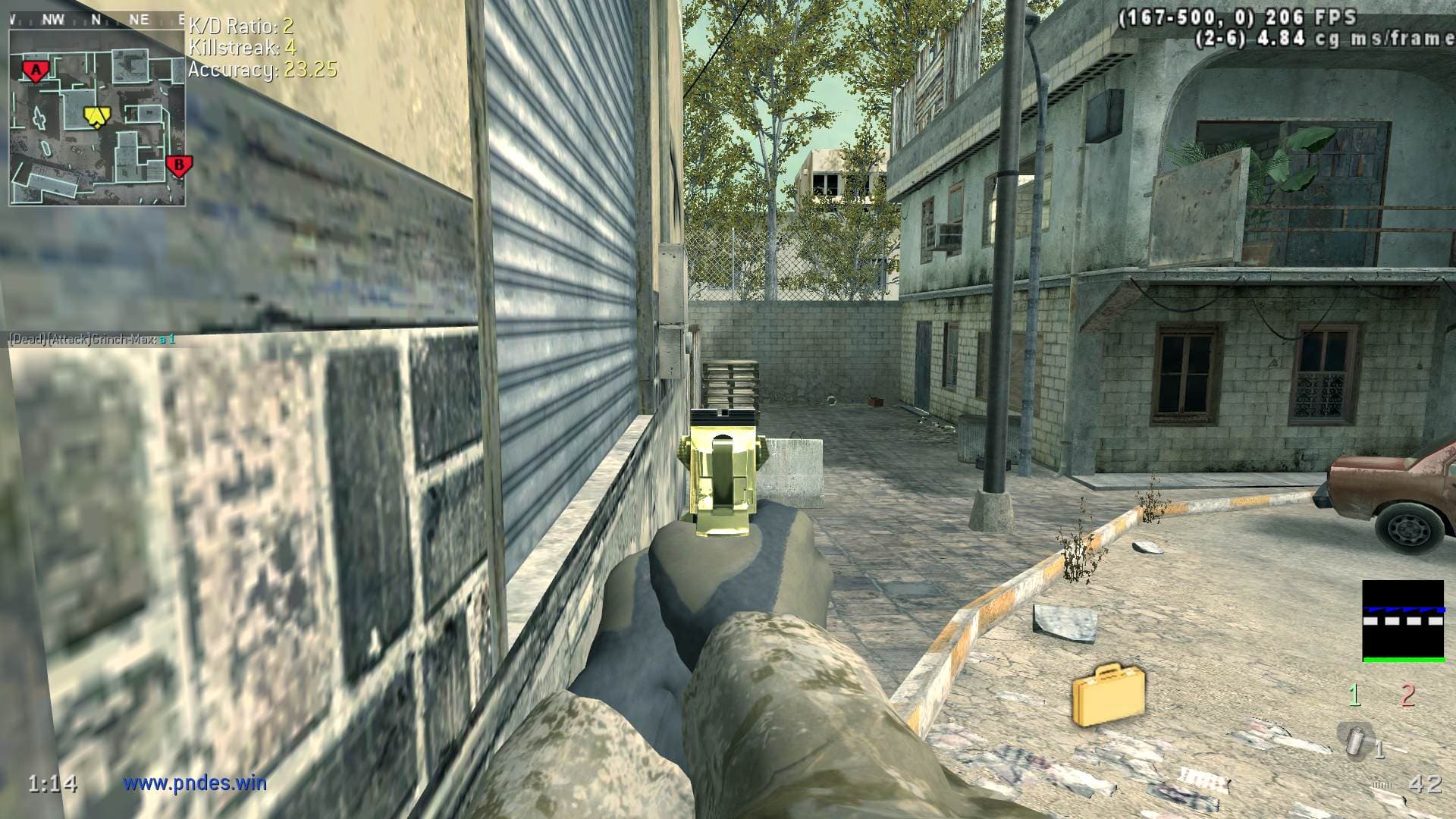Select the B bomb site marker
1456x819 pixels.
[x=179, y=165]
